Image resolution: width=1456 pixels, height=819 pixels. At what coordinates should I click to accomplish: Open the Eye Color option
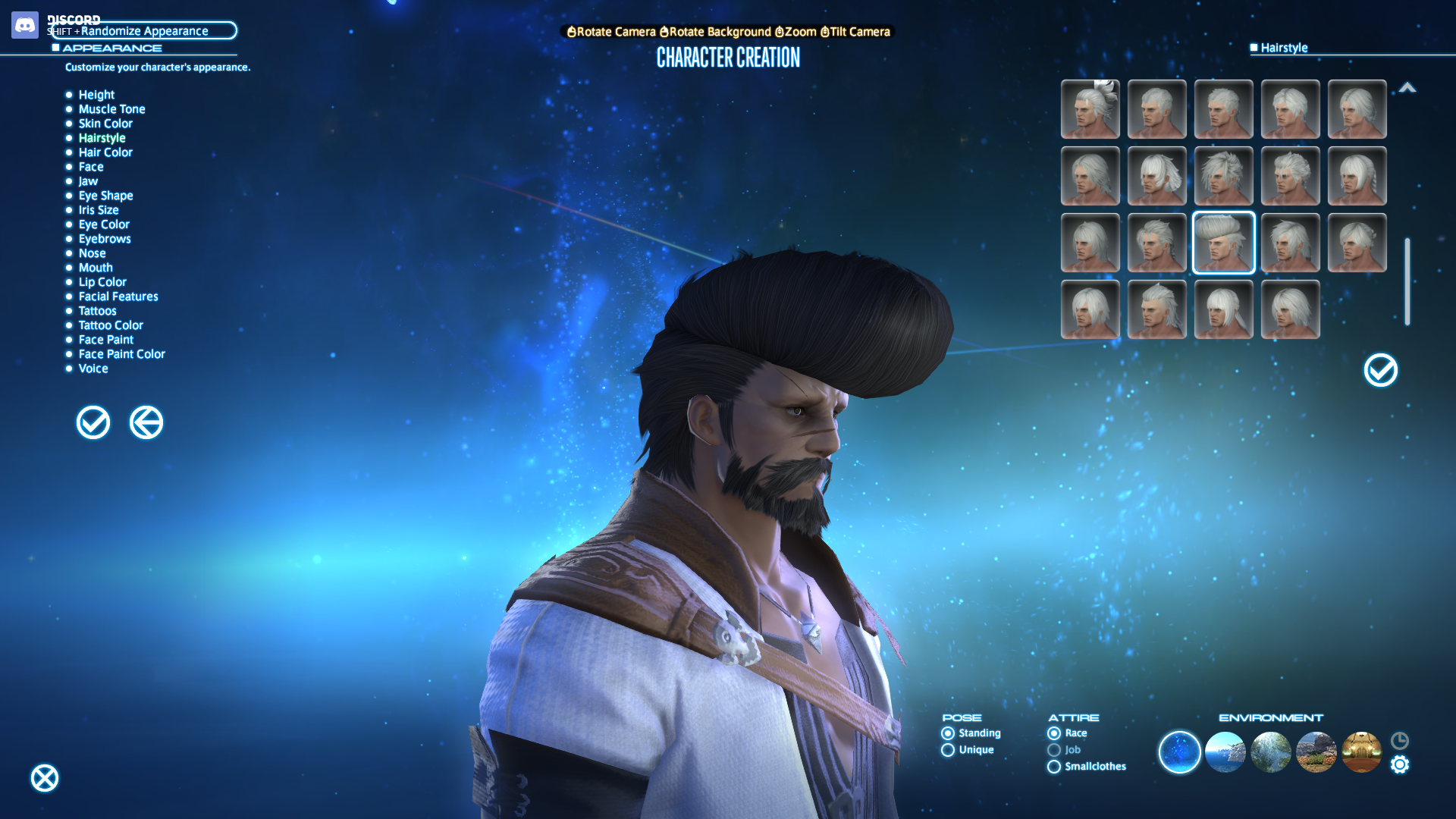[x=104, y=224]
